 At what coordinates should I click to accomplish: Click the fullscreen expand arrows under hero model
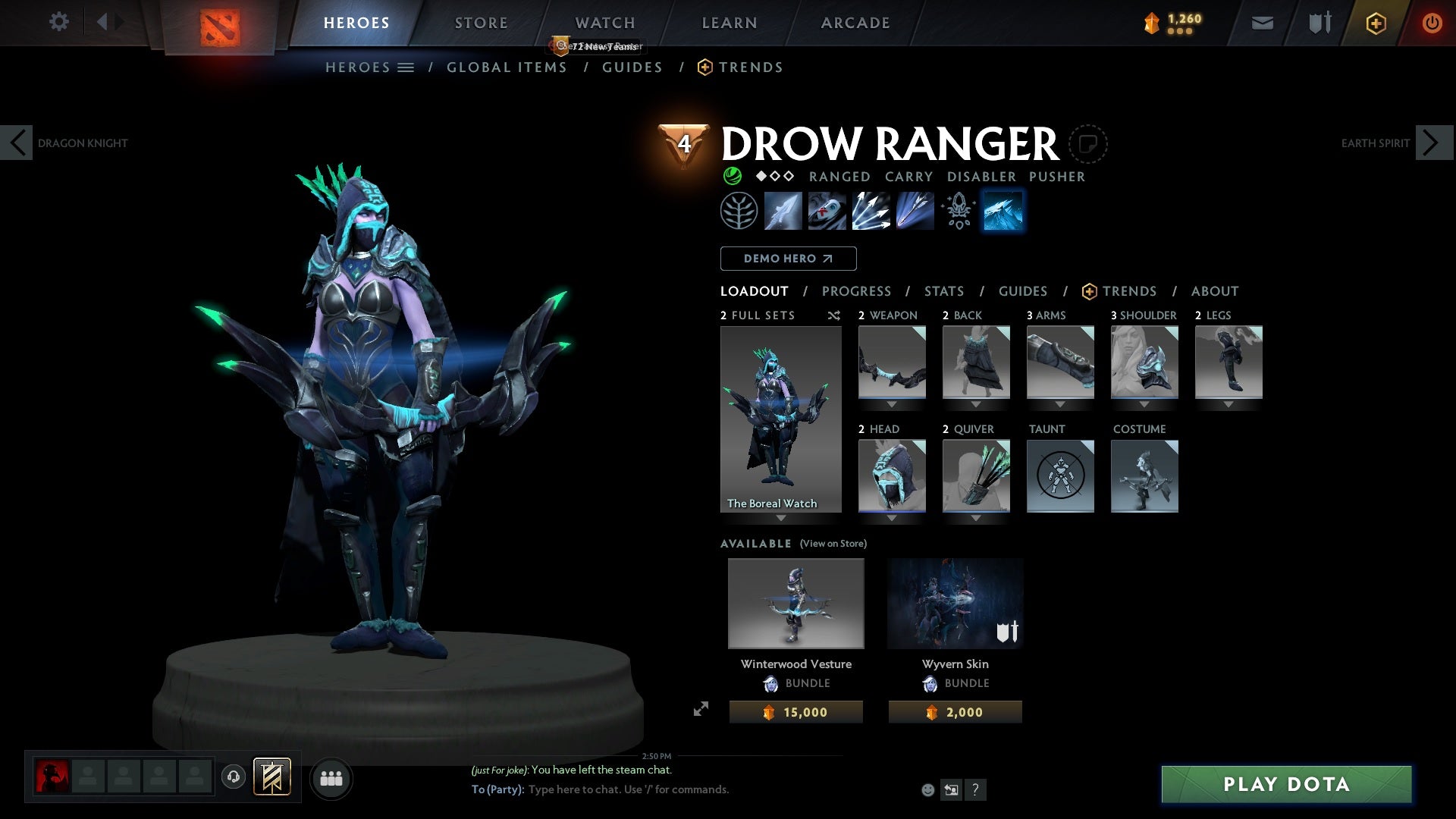point(701,708)
